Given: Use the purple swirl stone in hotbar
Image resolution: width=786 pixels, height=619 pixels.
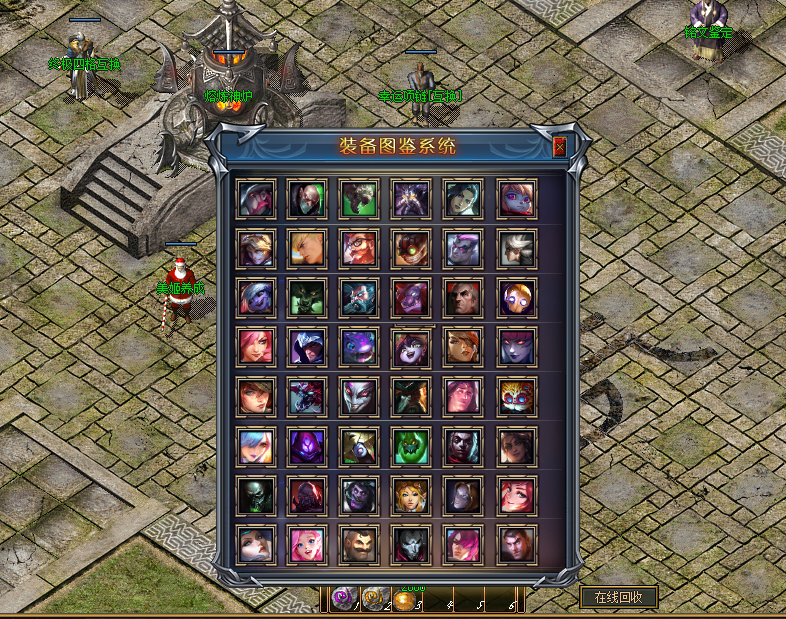Looking at the screenshot, I should (x=342, y=599).
